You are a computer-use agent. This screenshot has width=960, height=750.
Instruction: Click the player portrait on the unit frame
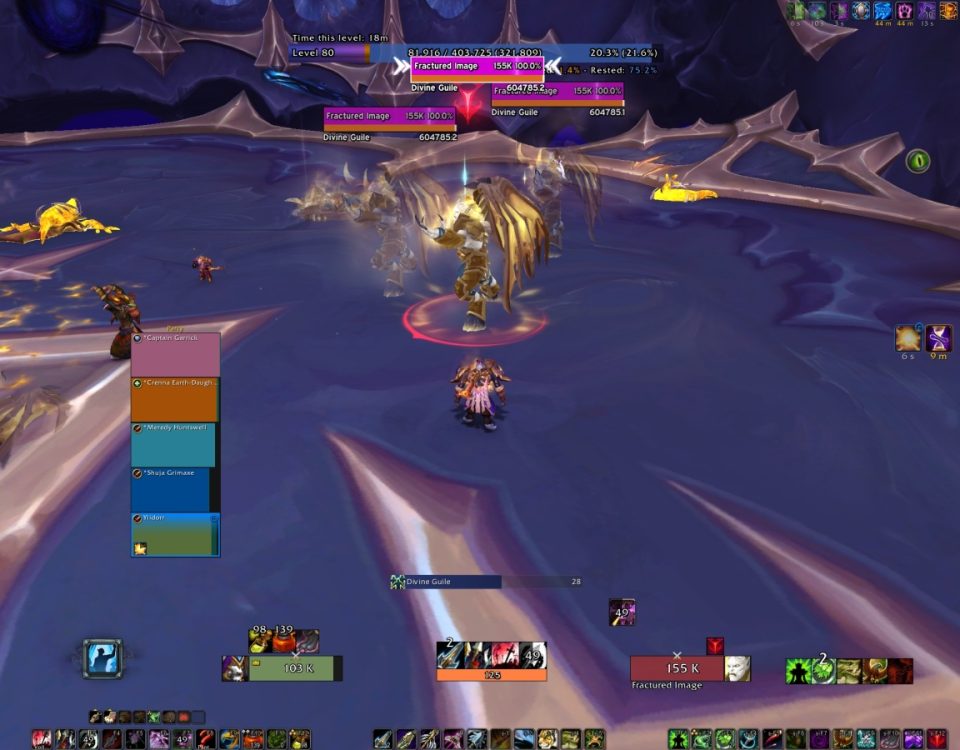click(x=235, y=668)
